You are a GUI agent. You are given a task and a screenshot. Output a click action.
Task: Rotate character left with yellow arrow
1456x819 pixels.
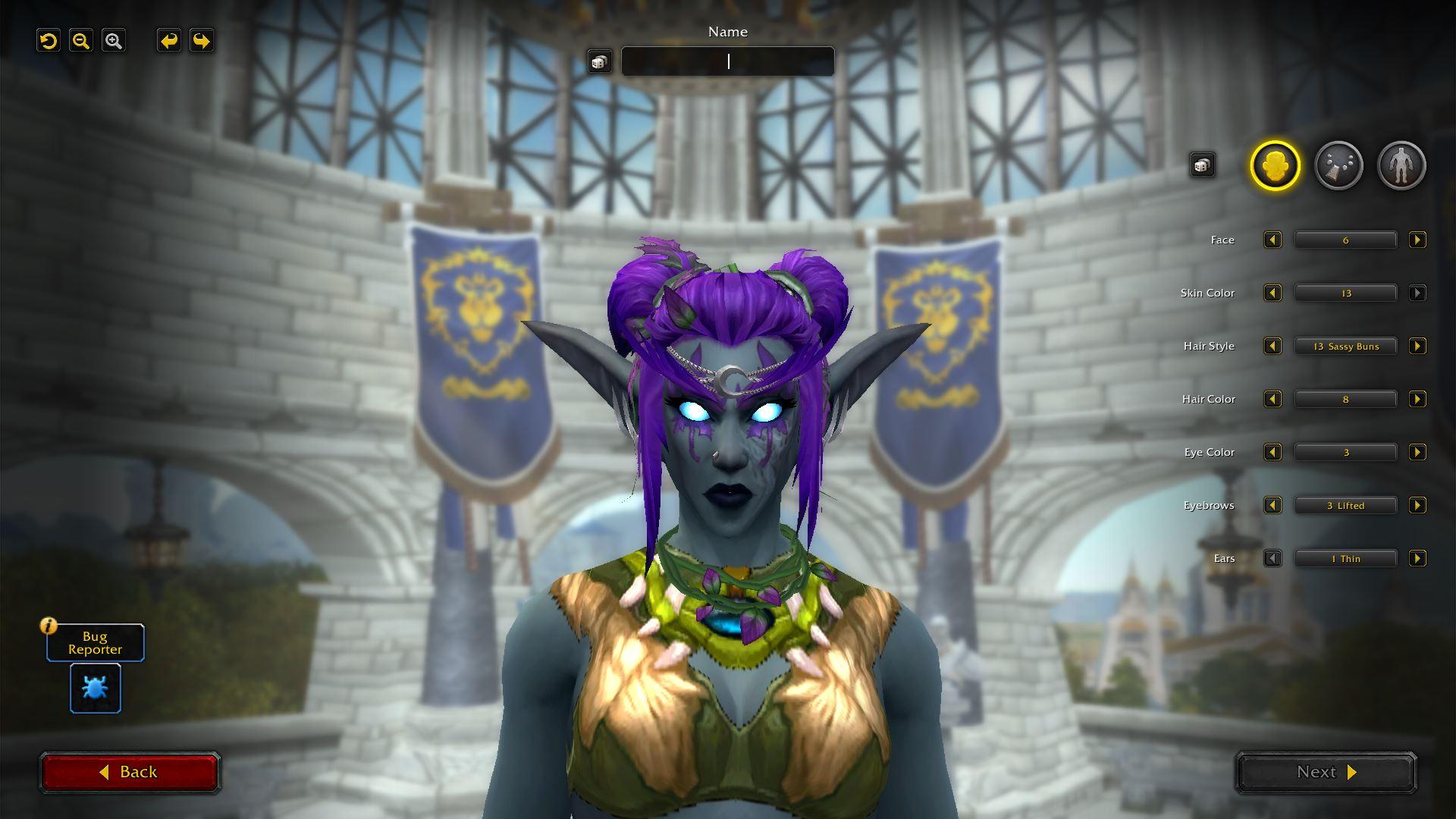(x=168, y=41)
